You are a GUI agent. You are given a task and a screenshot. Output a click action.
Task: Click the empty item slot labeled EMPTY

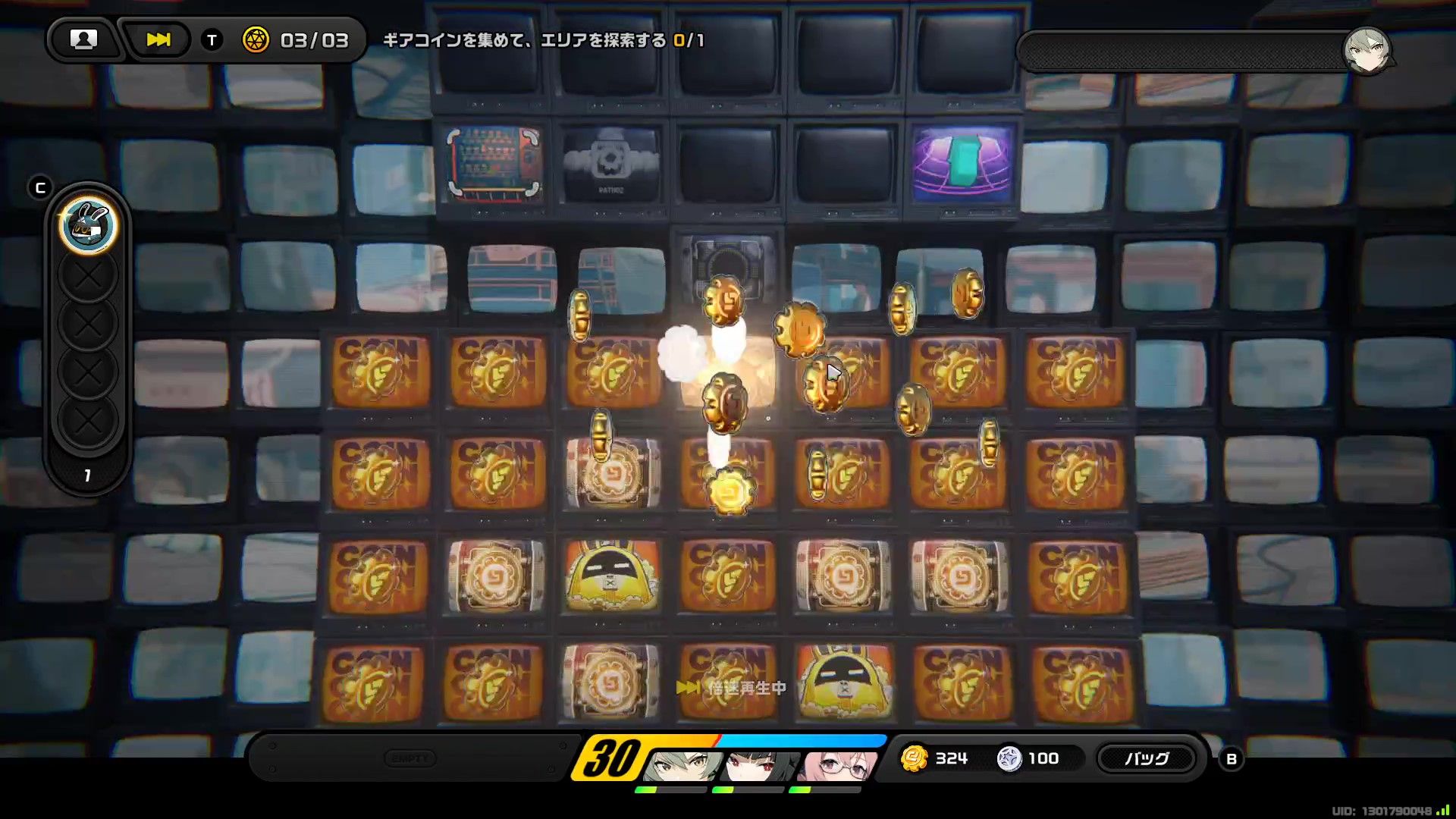410,758
